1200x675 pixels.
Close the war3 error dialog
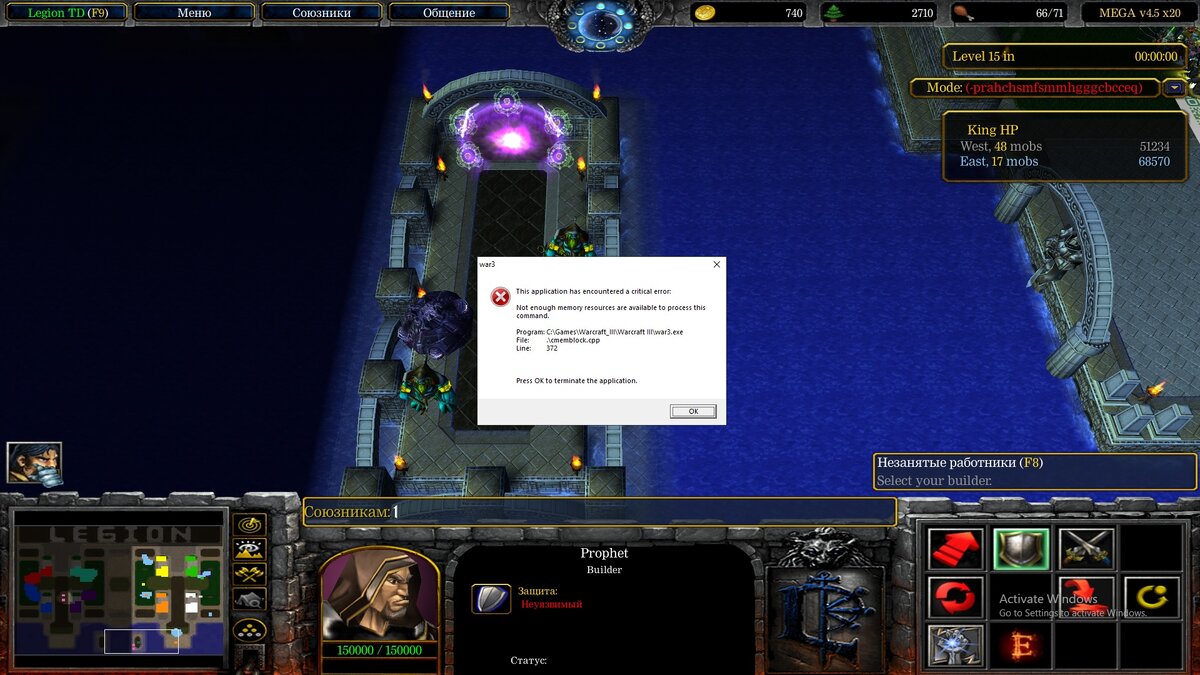(x=716, y=265)
